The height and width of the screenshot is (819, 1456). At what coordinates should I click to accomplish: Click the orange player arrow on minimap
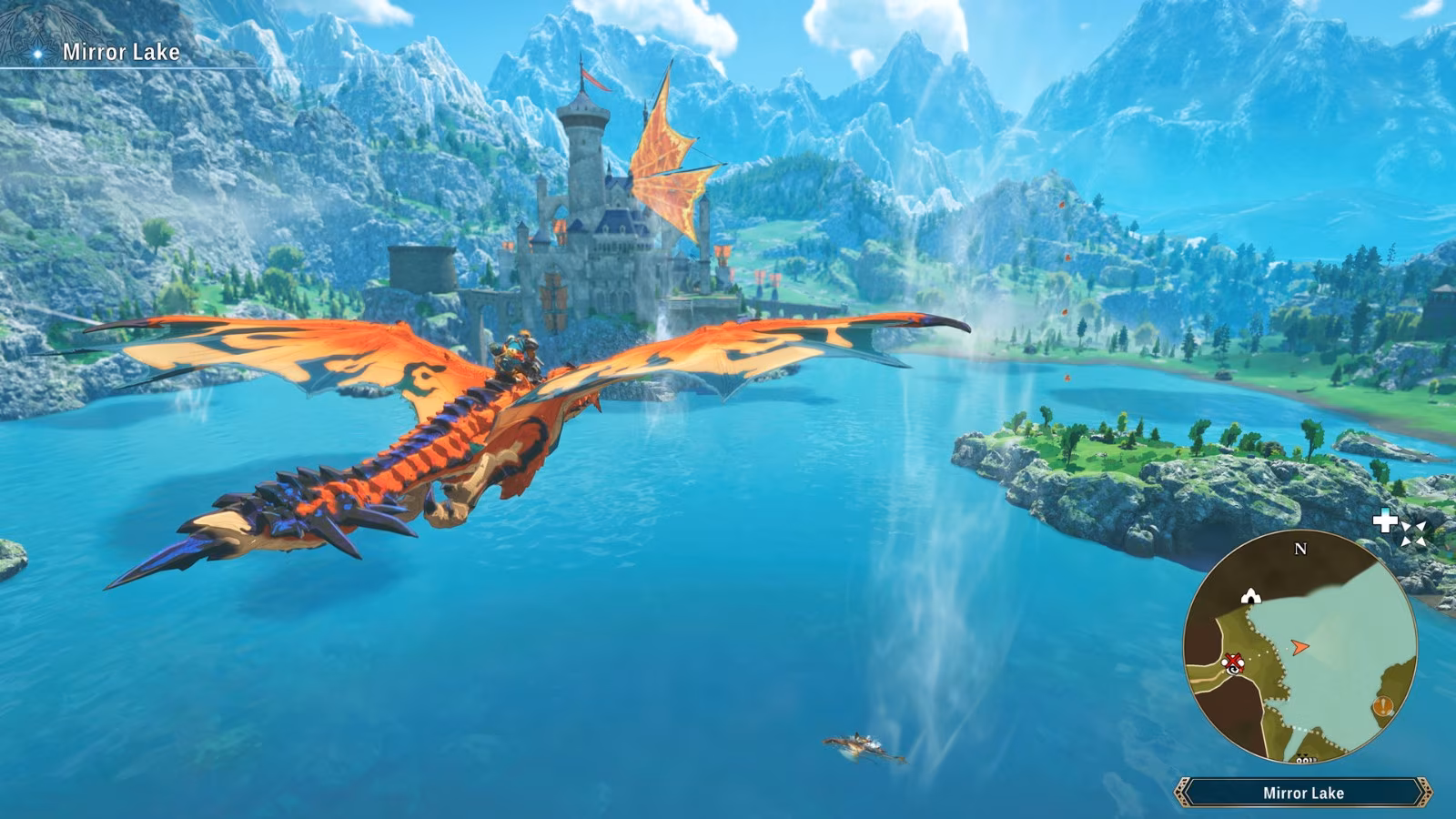point(1299,647)
